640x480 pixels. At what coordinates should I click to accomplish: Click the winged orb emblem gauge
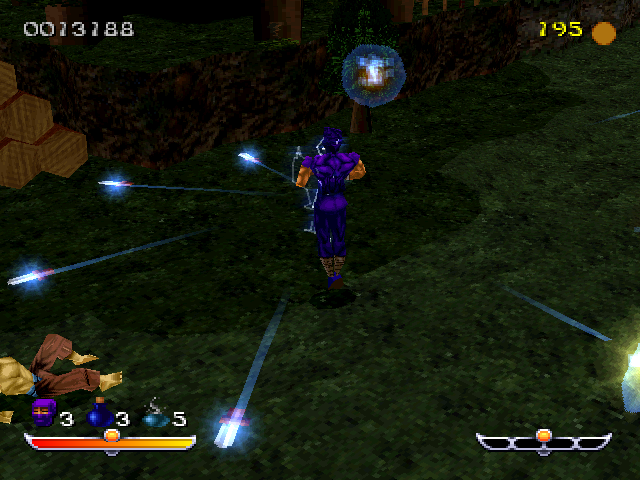(x=543, y=440)
